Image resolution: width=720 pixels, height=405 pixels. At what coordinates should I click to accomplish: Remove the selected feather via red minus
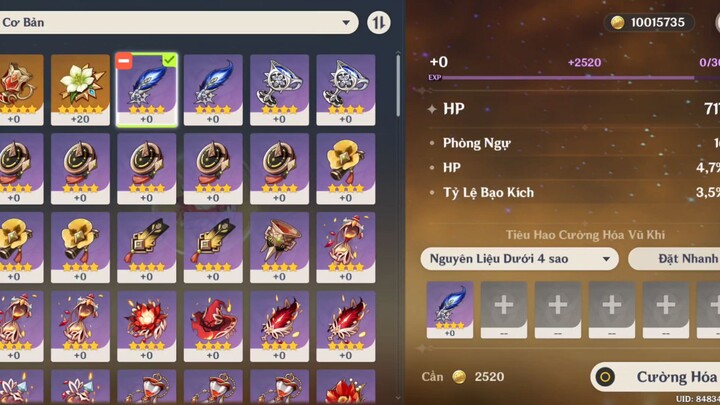point(124,61)
